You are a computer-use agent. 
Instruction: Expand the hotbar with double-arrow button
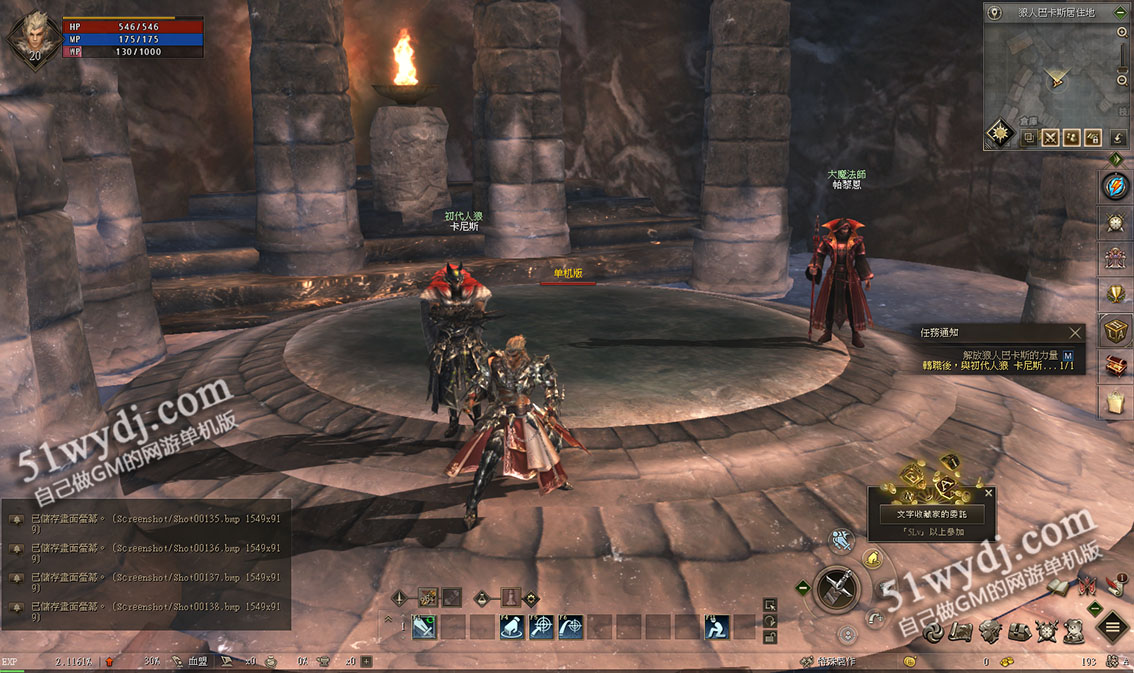click(x=389, y=620)
